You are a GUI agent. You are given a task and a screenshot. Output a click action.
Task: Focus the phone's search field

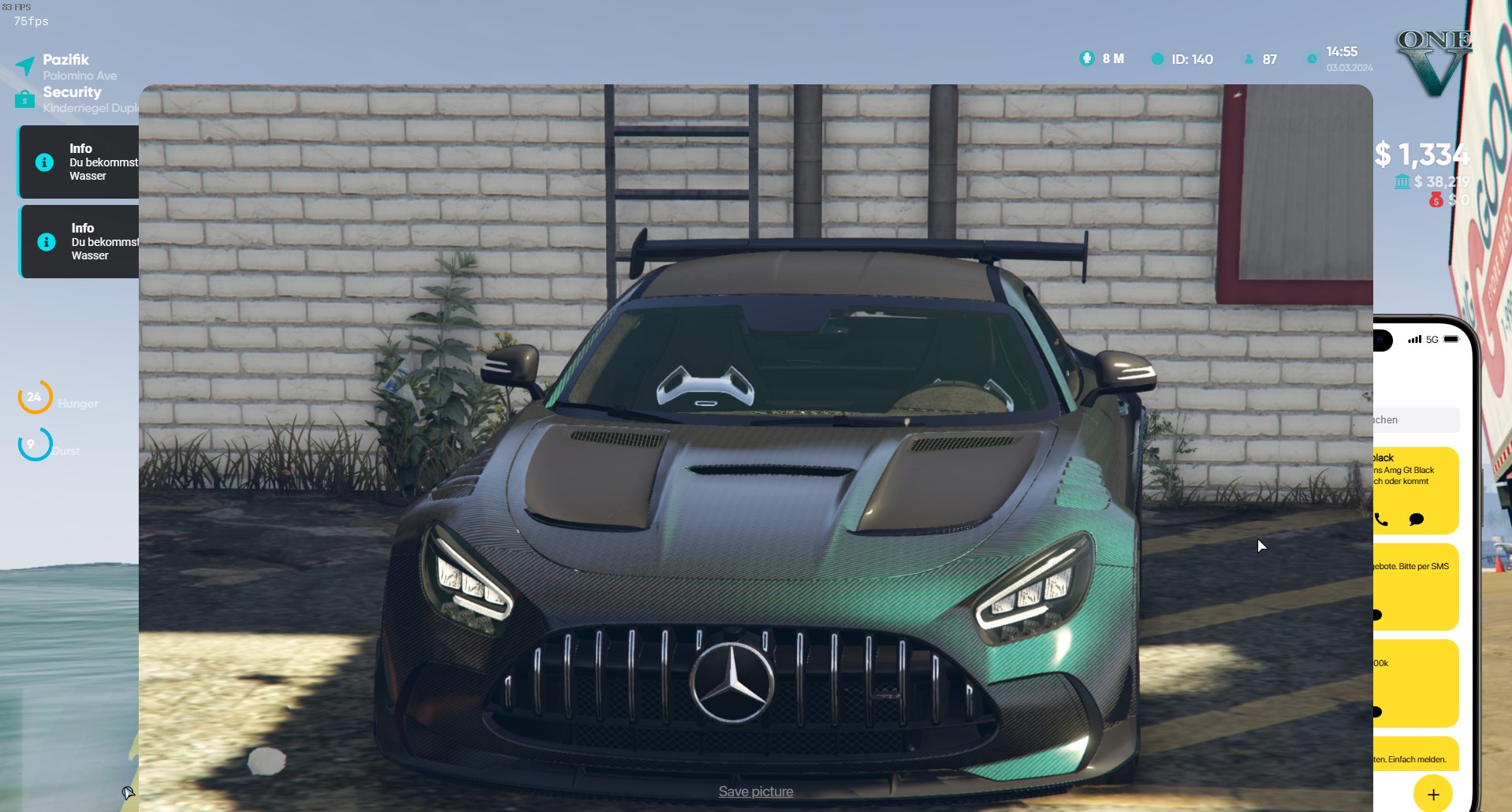tap(1417, 420)
